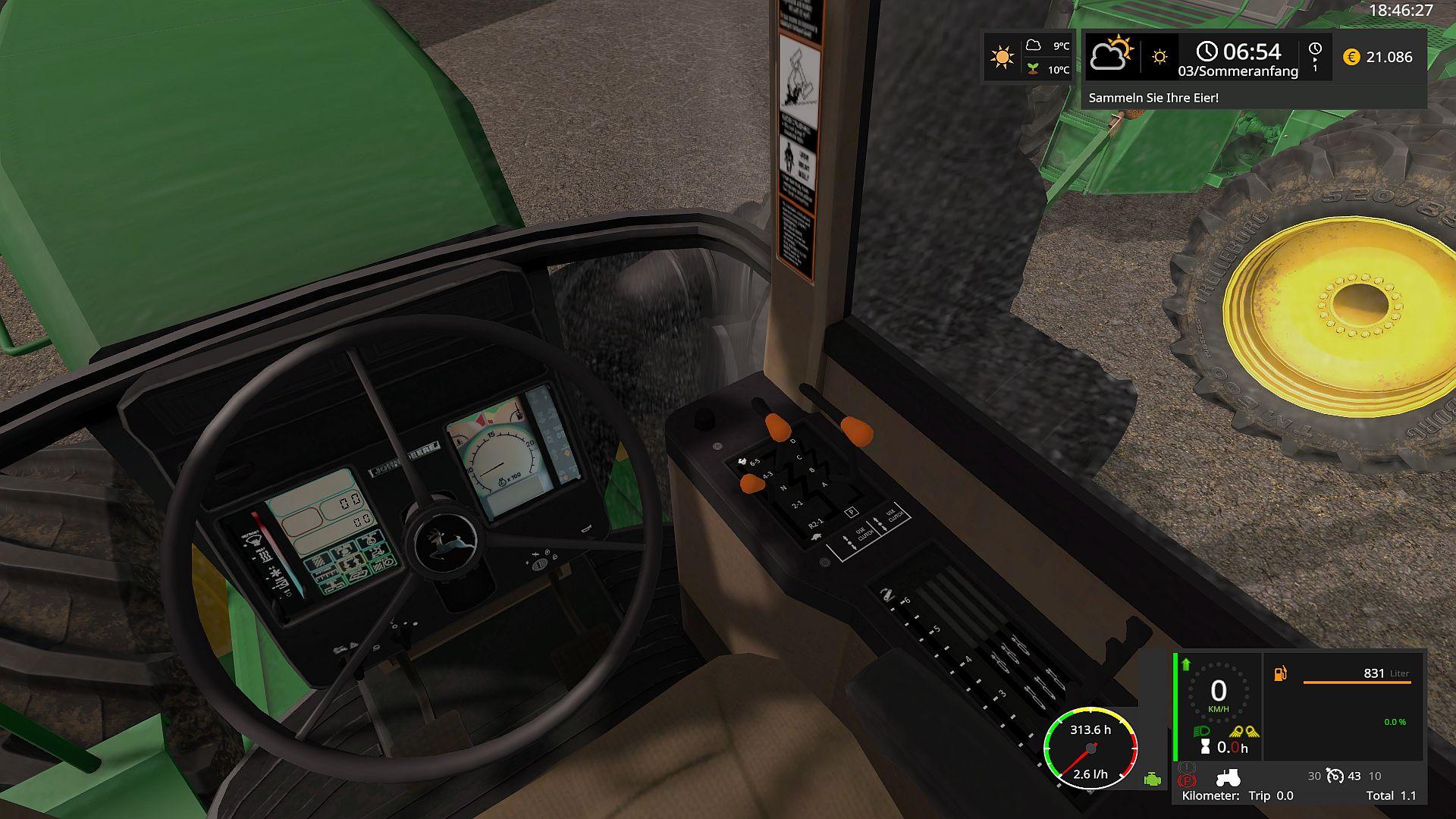The height and width of the screenshot is (819, 1456).
Task: Click the green seedling soil temperature icon
Action: click(x=1032, y=69)
